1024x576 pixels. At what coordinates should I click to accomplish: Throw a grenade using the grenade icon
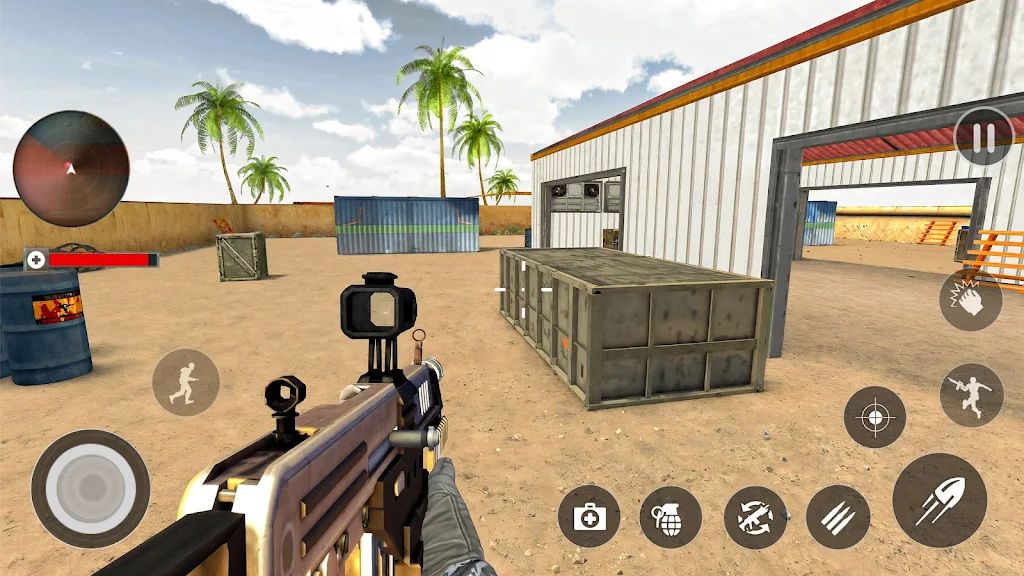click(670, 517)
